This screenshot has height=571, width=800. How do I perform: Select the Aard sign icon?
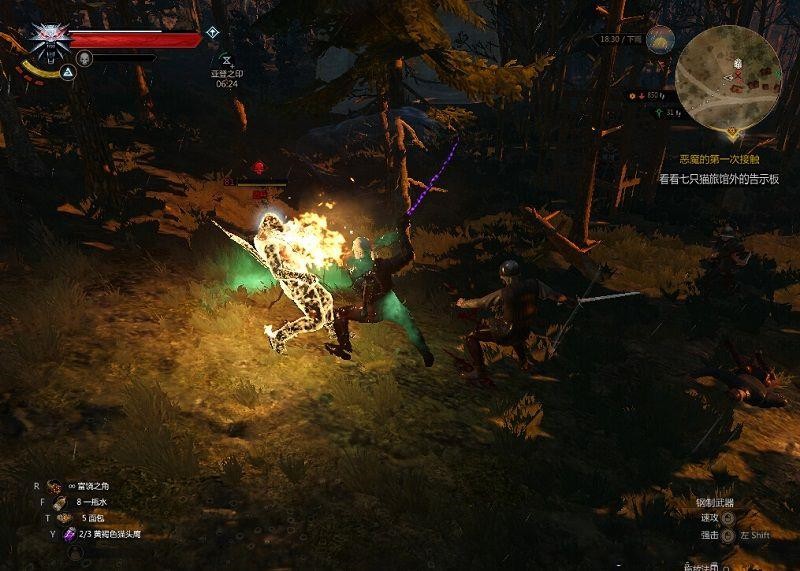tap(68, 73)
